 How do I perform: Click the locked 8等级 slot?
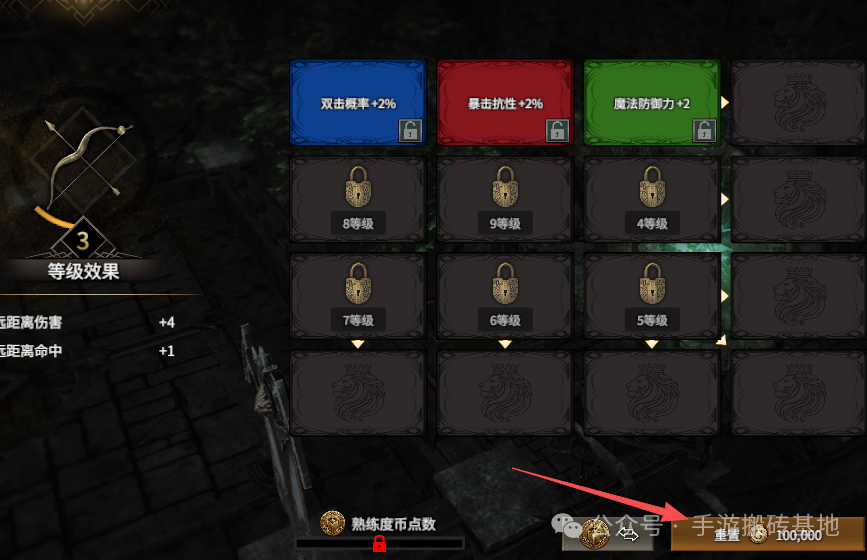357,198
